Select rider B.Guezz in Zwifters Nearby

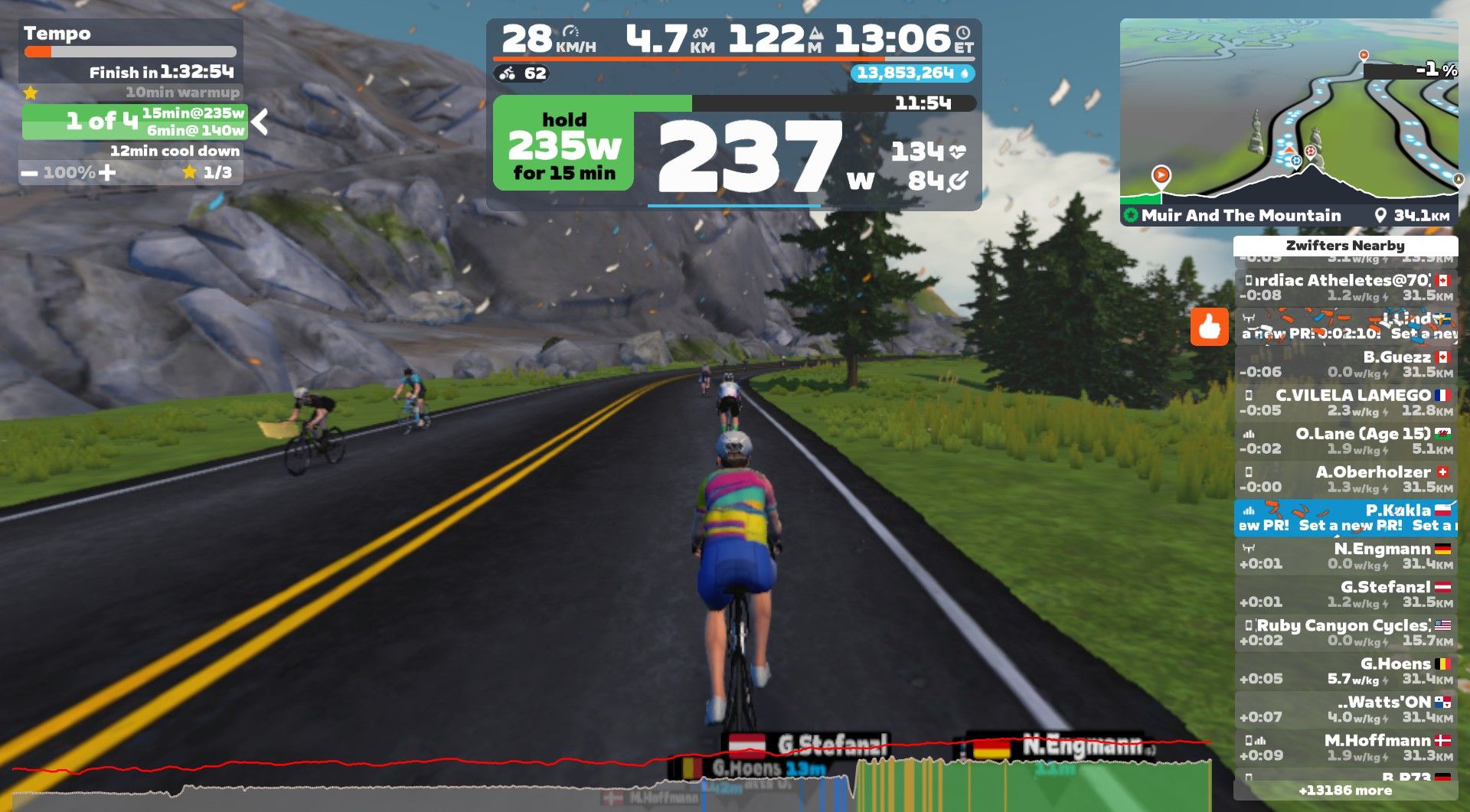(1345, 364)
